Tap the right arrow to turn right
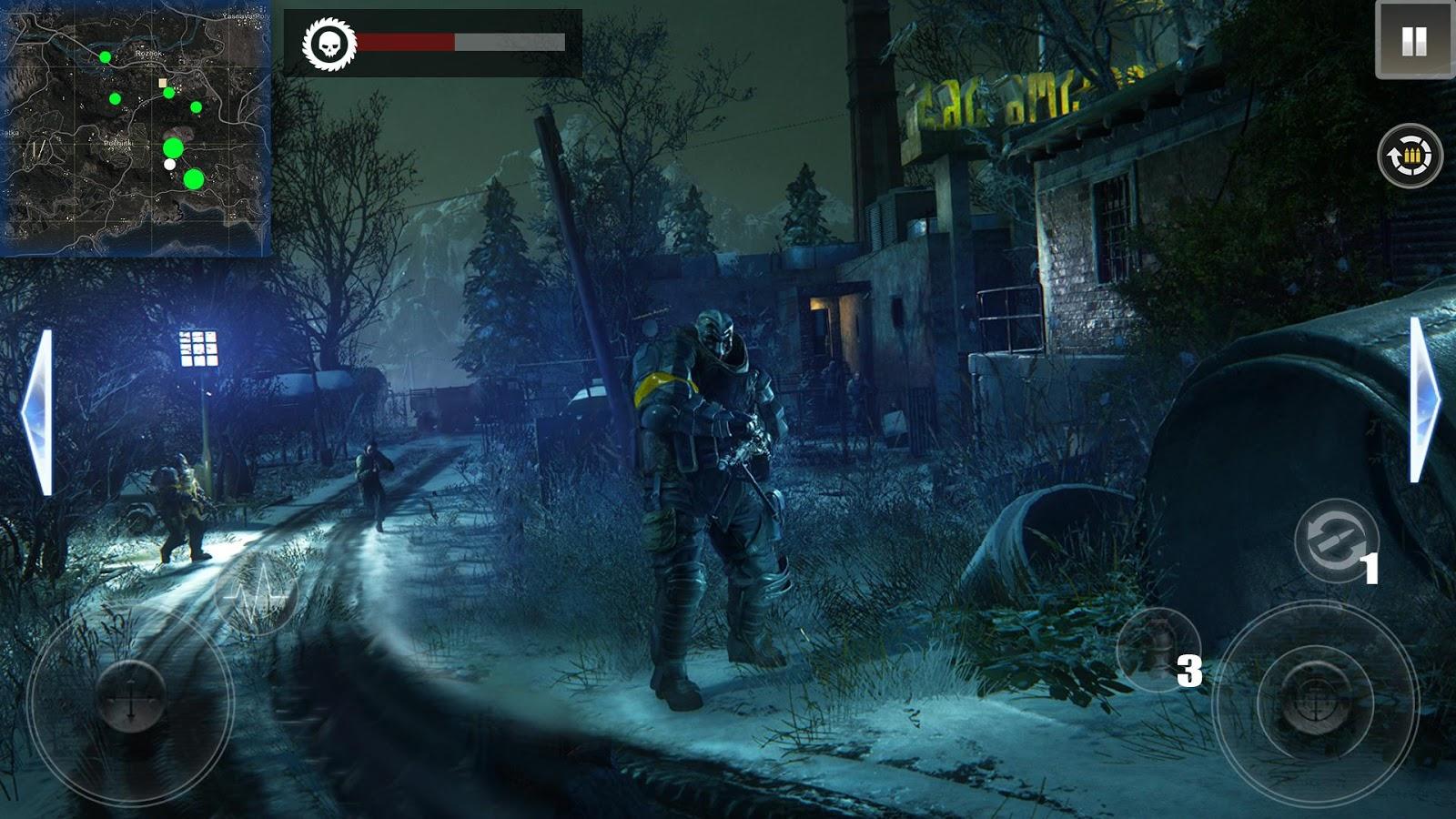 [1424, 400]
